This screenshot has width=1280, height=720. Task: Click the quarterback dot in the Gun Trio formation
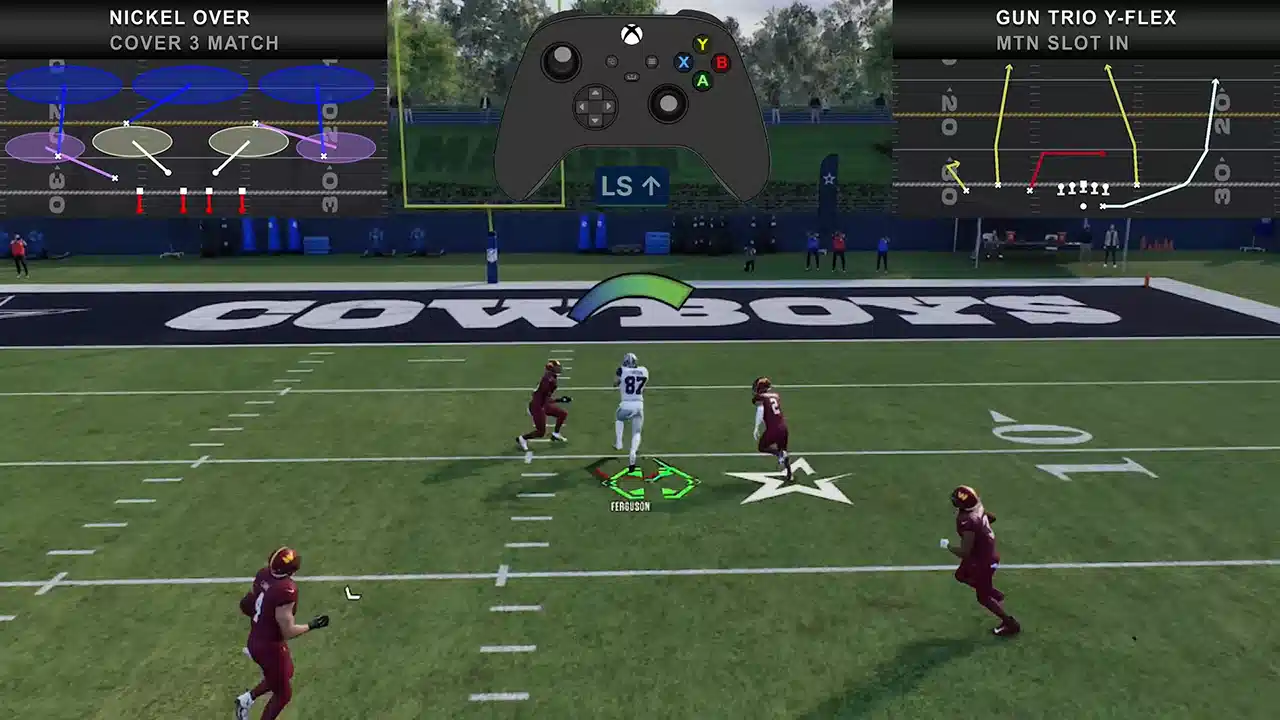(x=1083, y=206)
